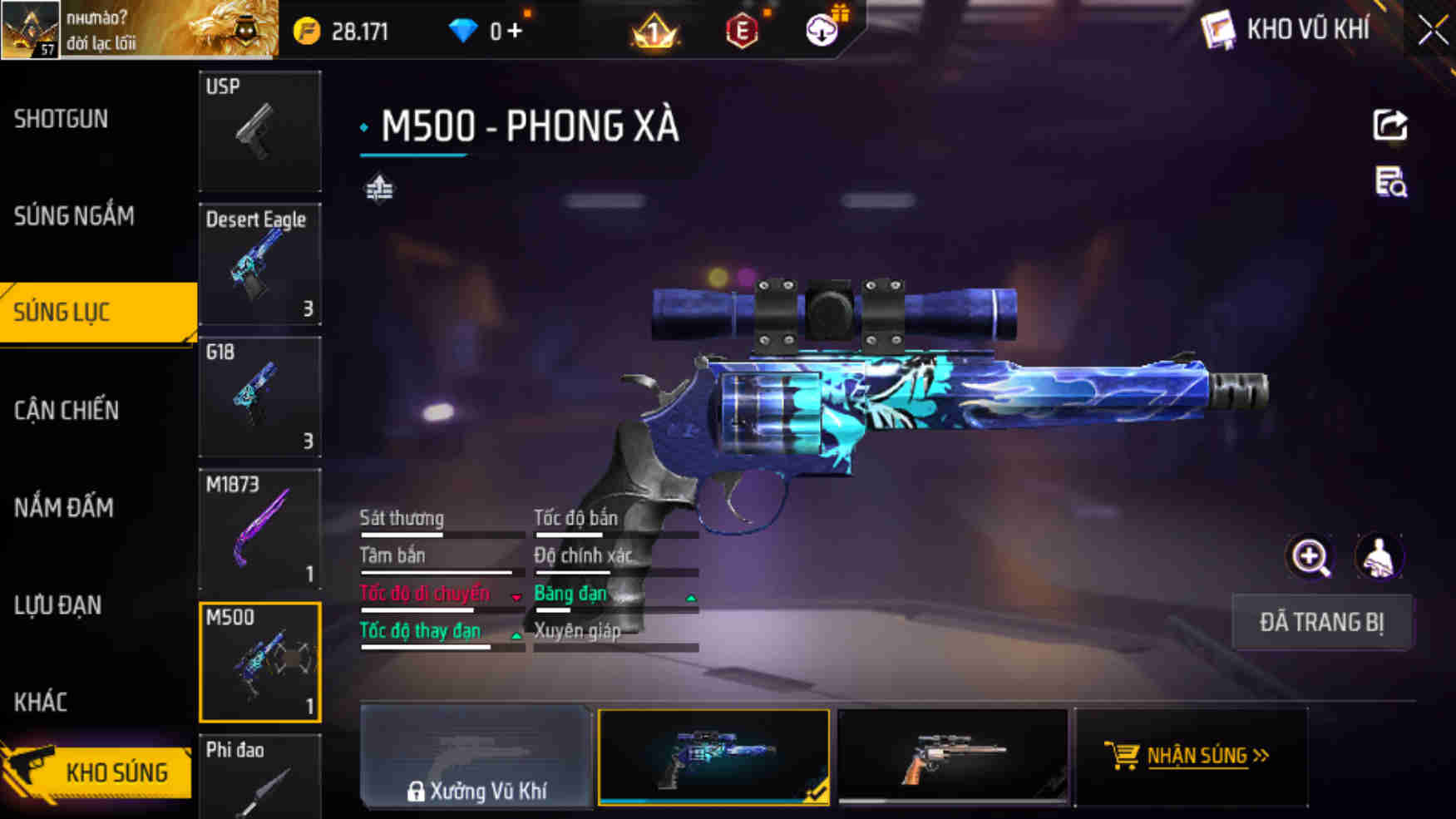
Task: Open the download center cloud icon
Action: pos(820,31)
